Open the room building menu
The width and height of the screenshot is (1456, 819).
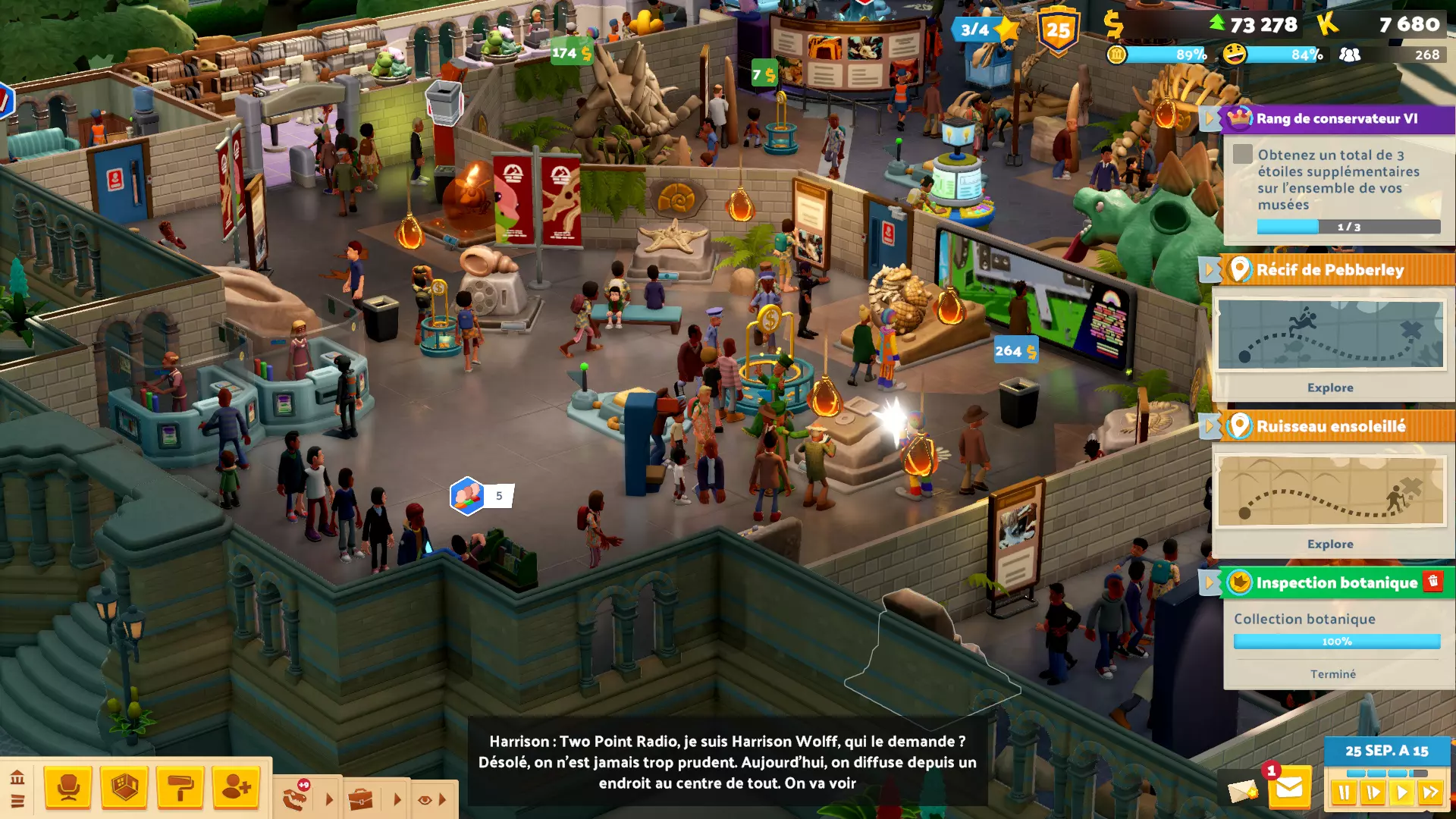(124, 788)
